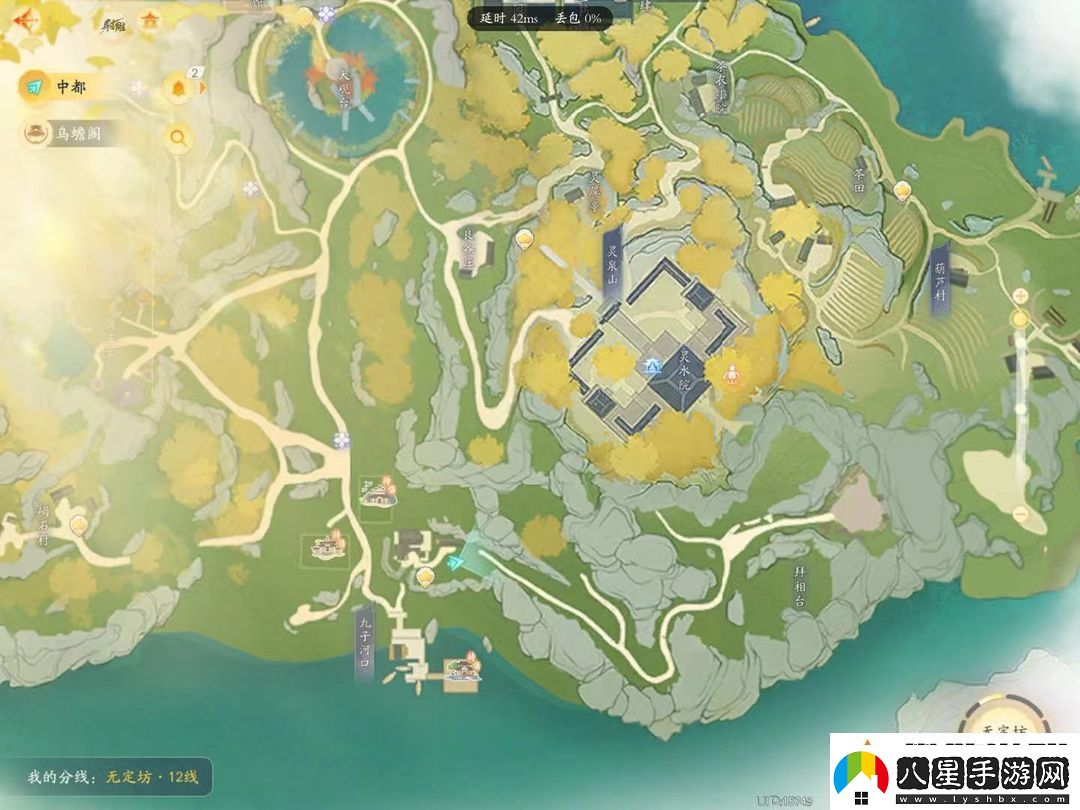
Task: Select the 灵水院 teleport marker
Action: [x=652, y=366]
